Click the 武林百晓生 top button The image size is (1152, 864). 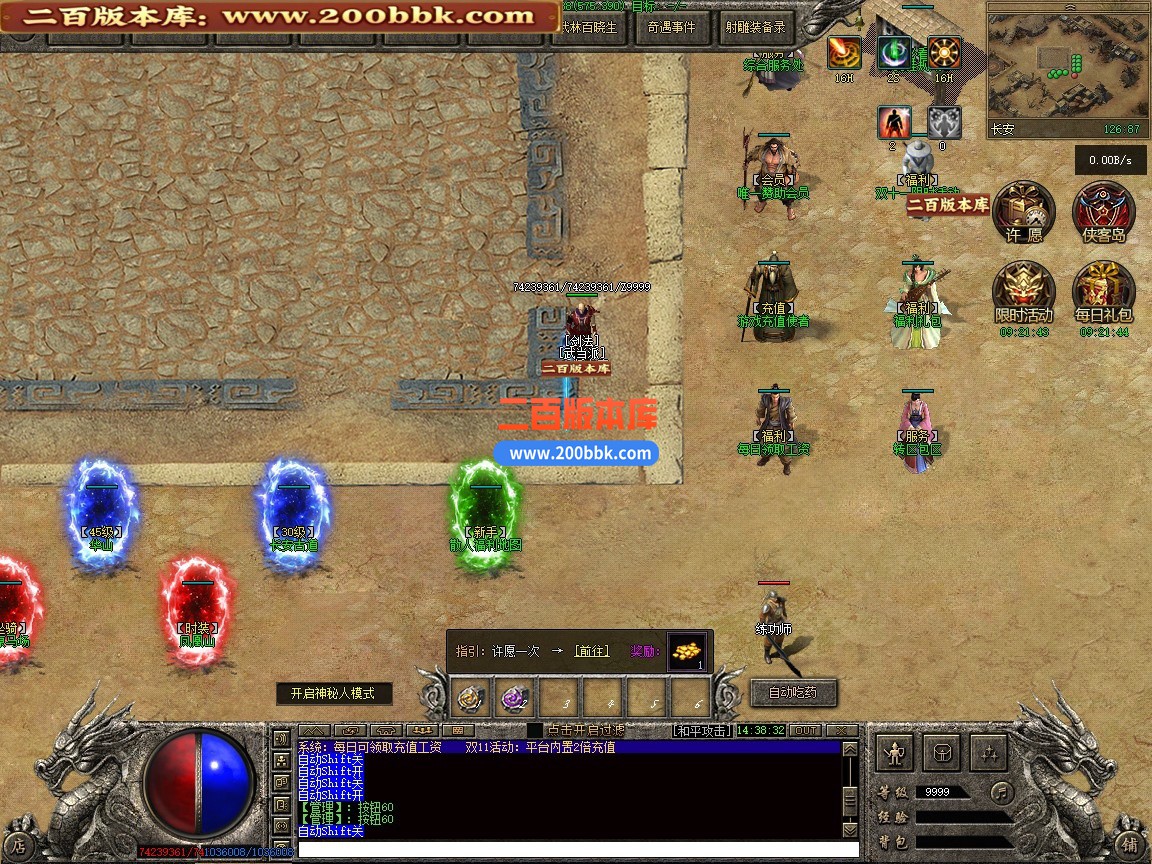pyautogui.click(x=593, y=28)
